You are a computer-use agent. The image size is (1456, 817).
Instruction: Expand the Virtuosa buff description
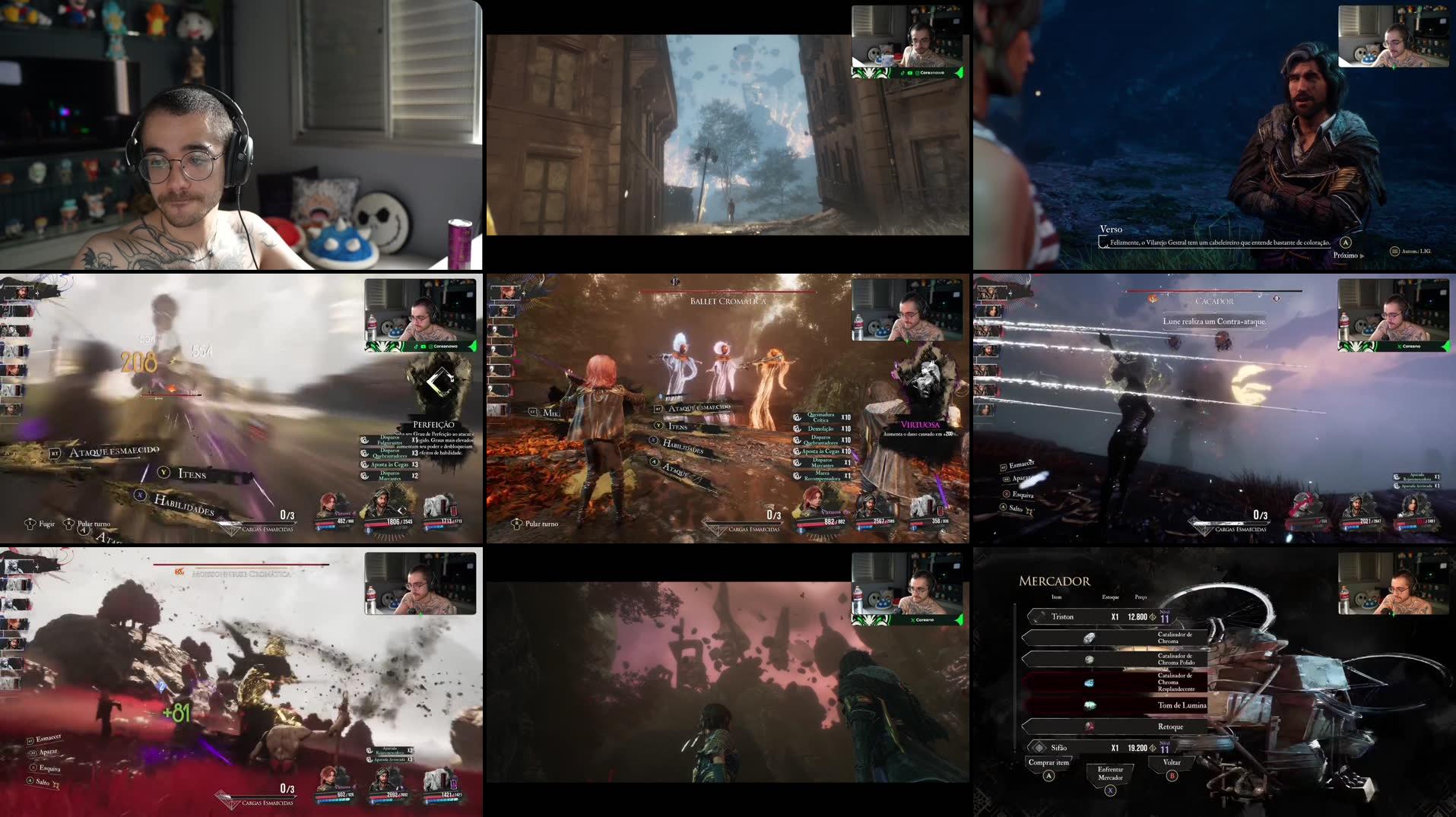[921, 425]
